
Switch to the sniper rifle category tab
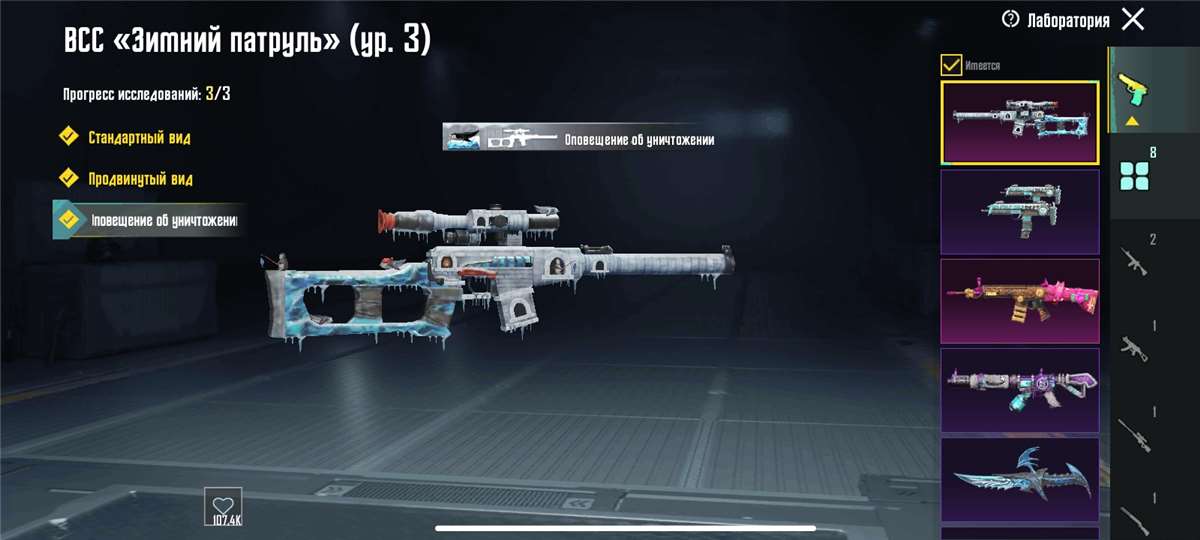1134,432
